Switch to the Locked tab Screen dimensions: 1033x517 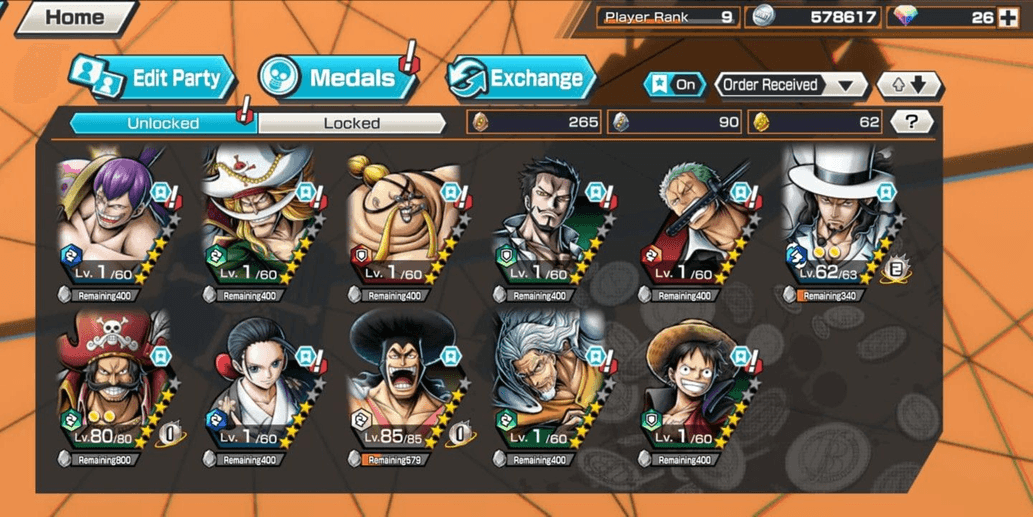coord(351,123)
